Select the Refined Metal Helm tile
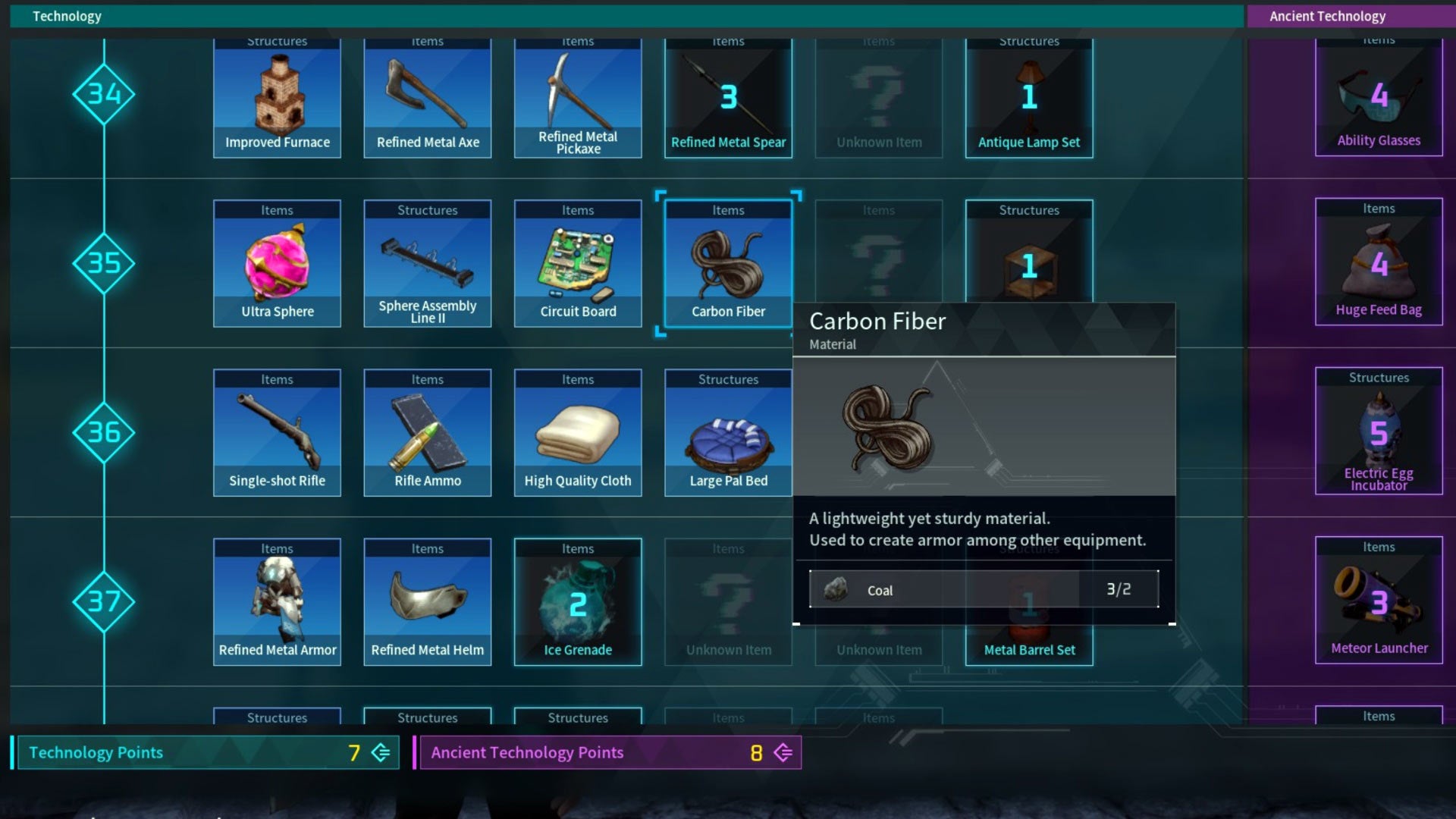The image size is (1456, 819). pos(427,602)
